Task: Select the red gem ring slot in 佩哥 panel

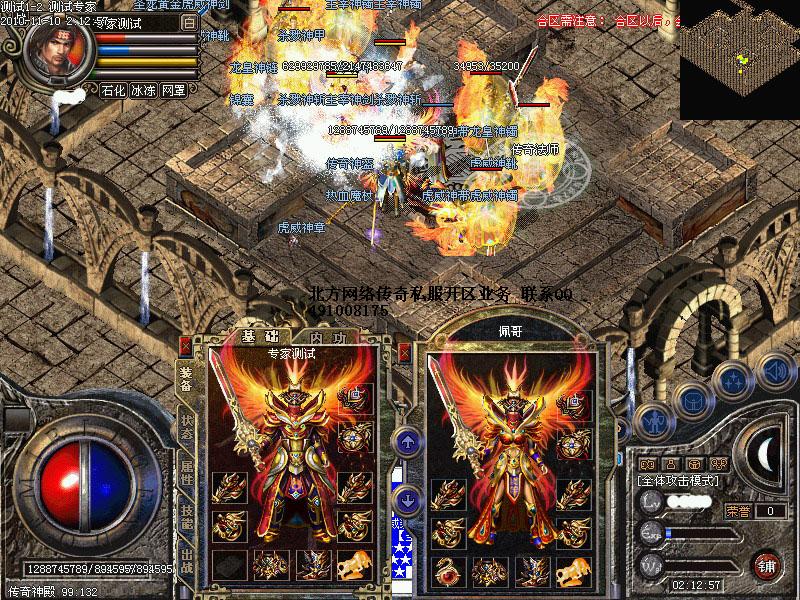Action: (x=446, y=571)
